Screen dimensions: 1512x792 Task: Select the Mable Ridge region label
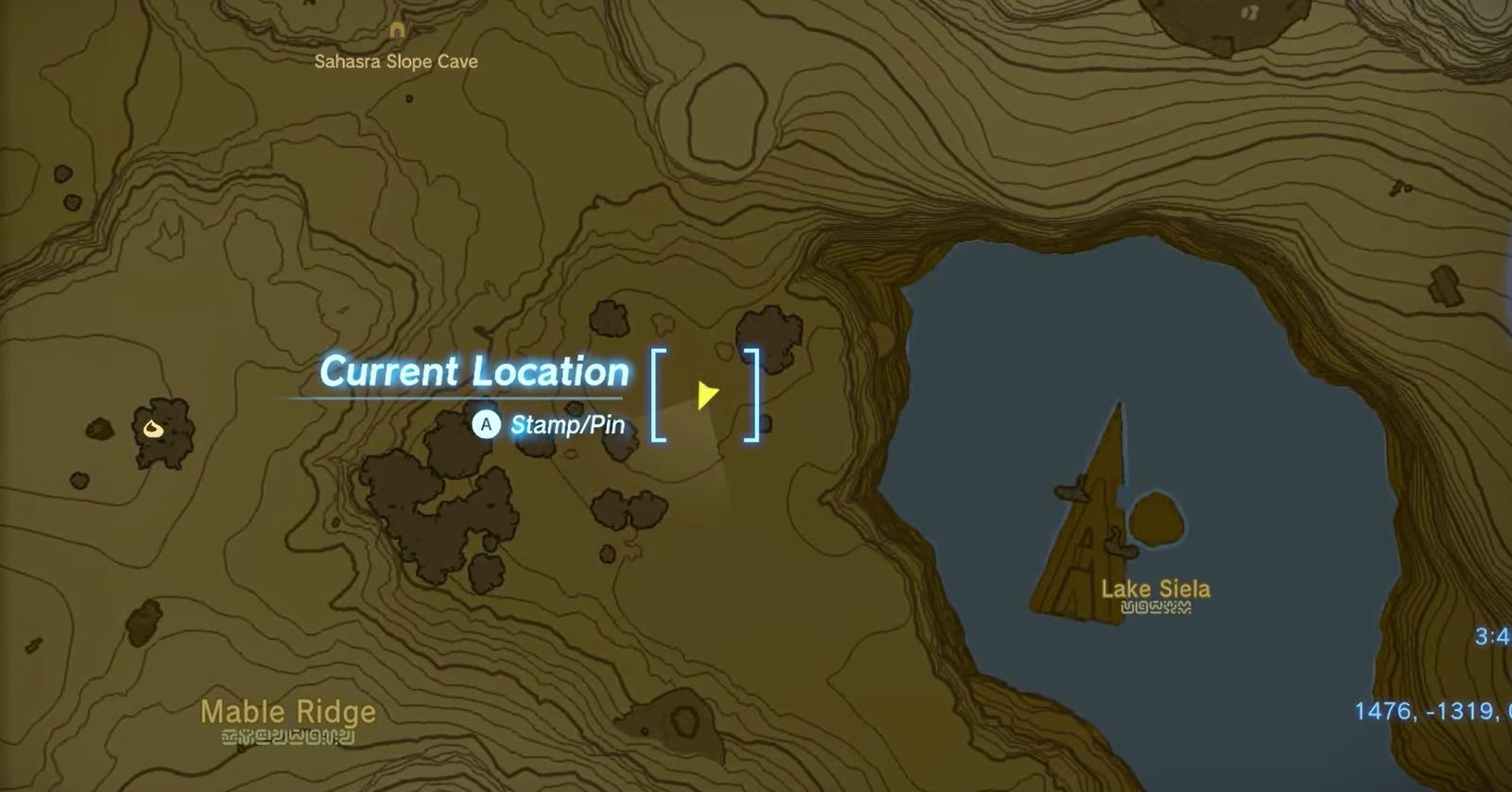[x=286, y=711]
